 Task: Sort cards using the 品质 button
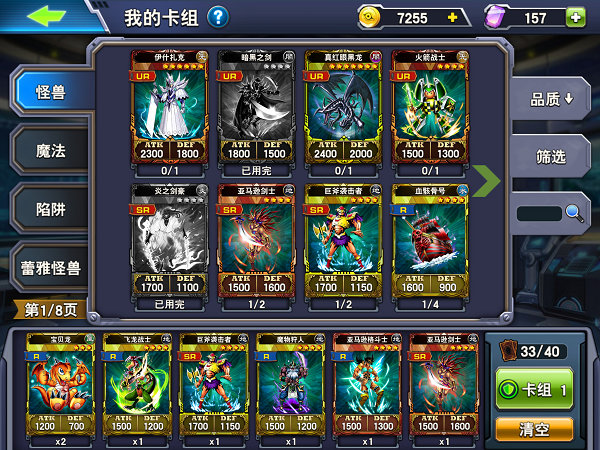click(556, 99)
